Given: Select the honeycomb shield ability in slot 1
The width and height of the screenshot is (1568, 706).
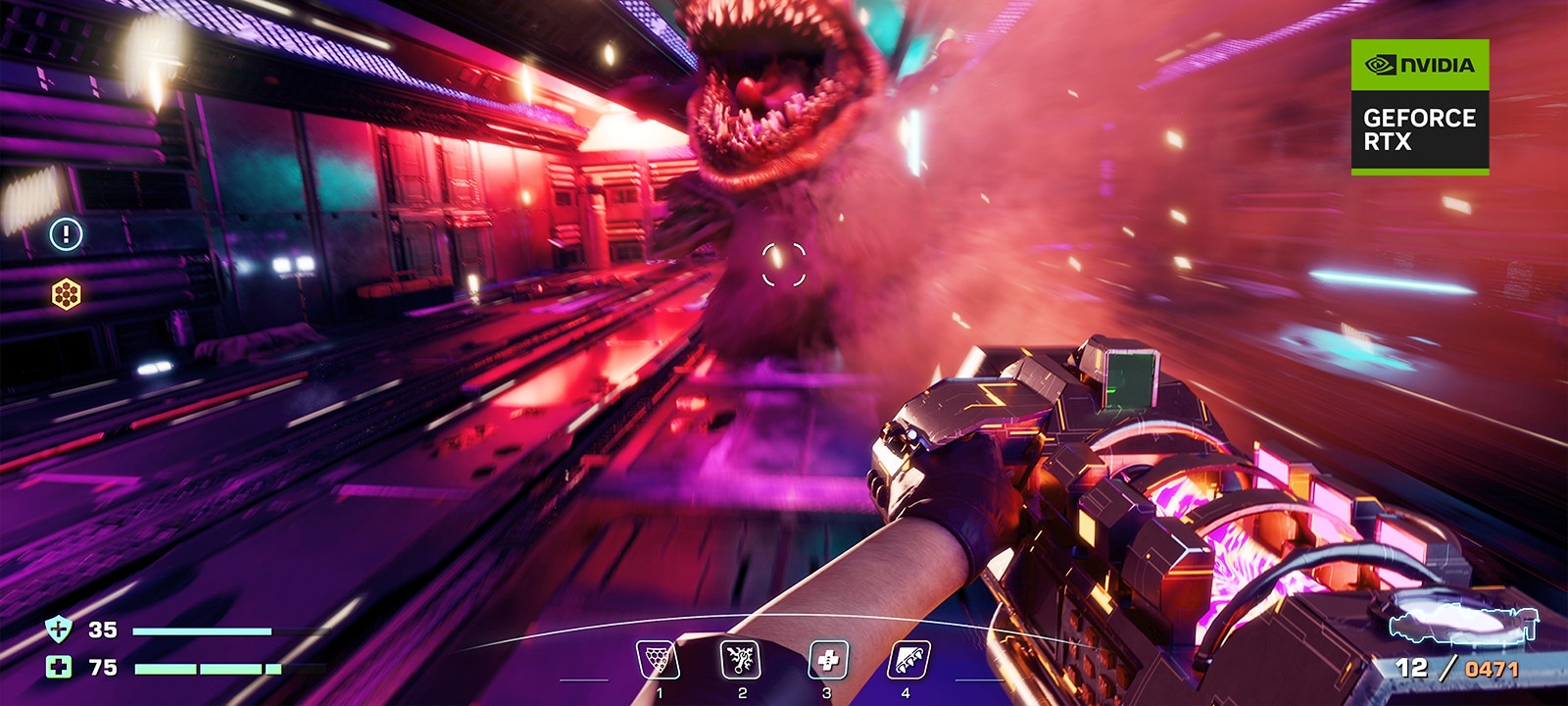Looking at the screenshot, I should point(658,660).
